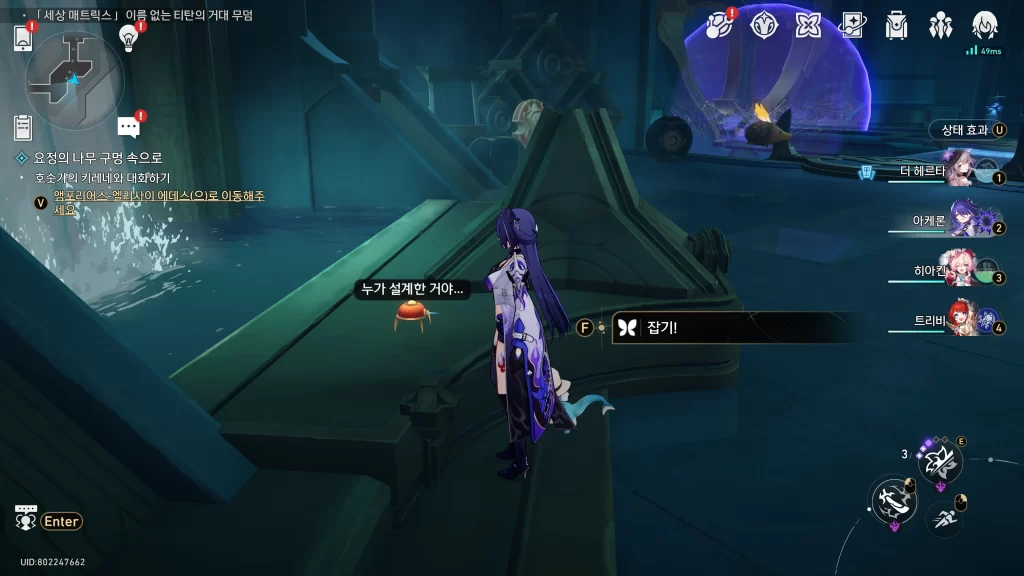This screenshot has height=576, width=1024.
Task: Open the speech bubble messages icon
Action: [x=128, y=126]
